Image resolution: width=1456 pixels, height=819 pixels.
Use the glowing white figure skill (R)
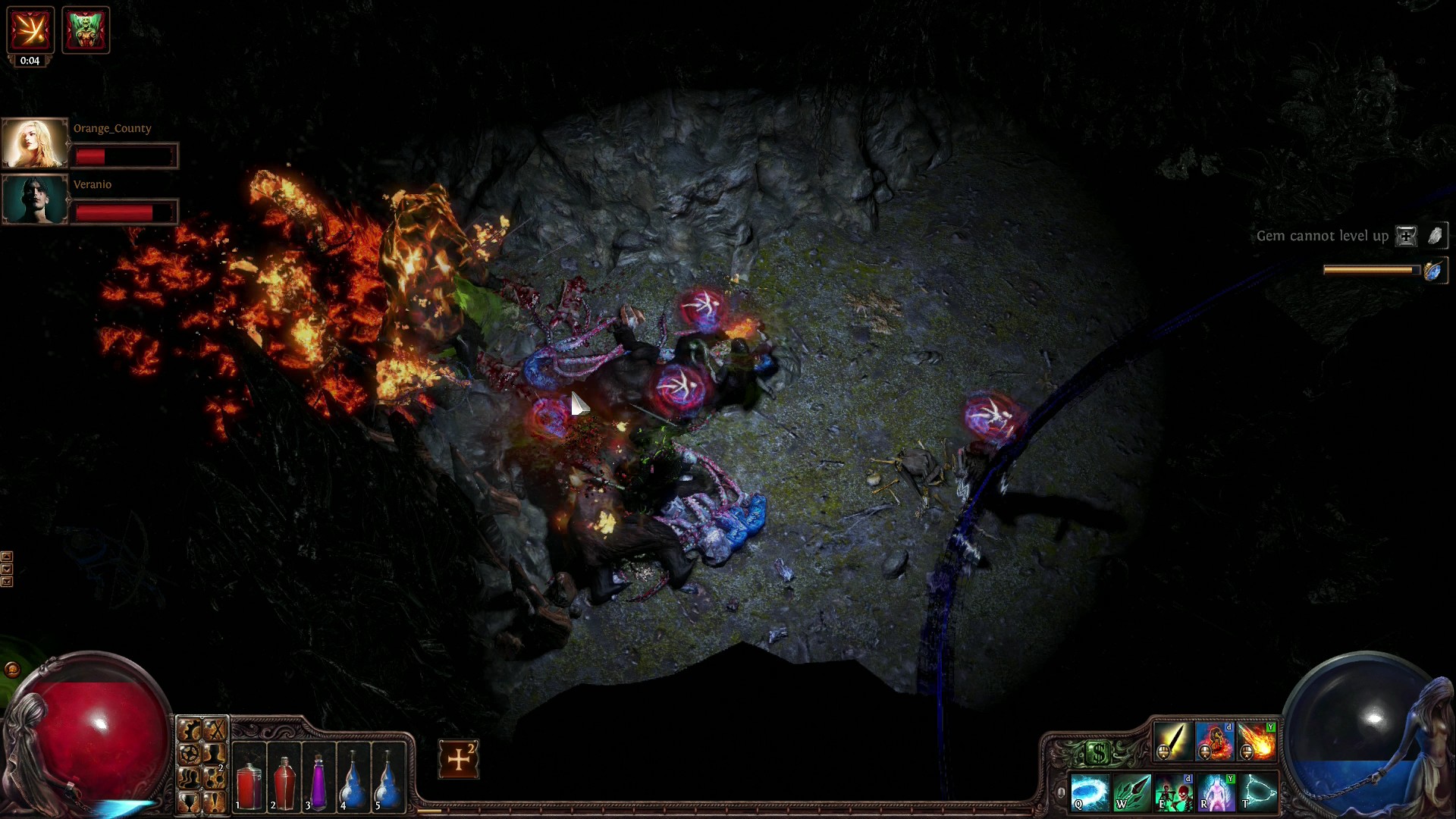pos(1216,792)
